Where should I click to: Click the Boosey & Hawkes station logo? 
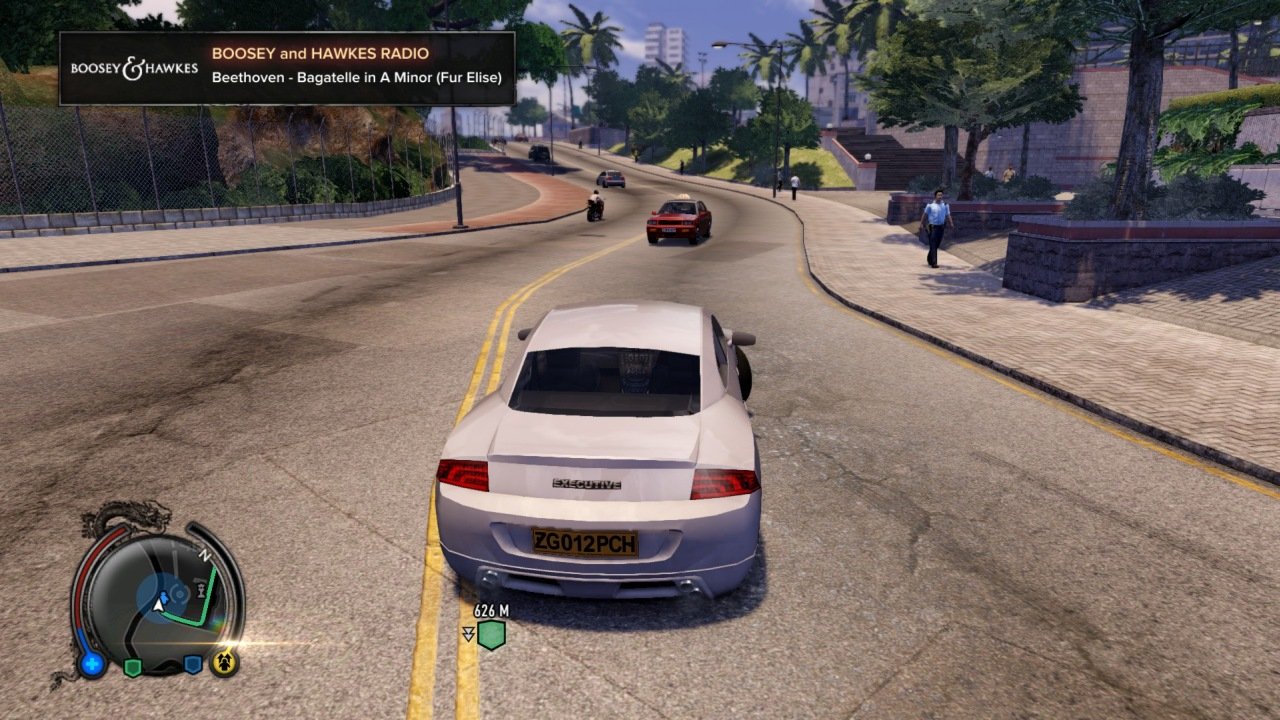(134, 69)
